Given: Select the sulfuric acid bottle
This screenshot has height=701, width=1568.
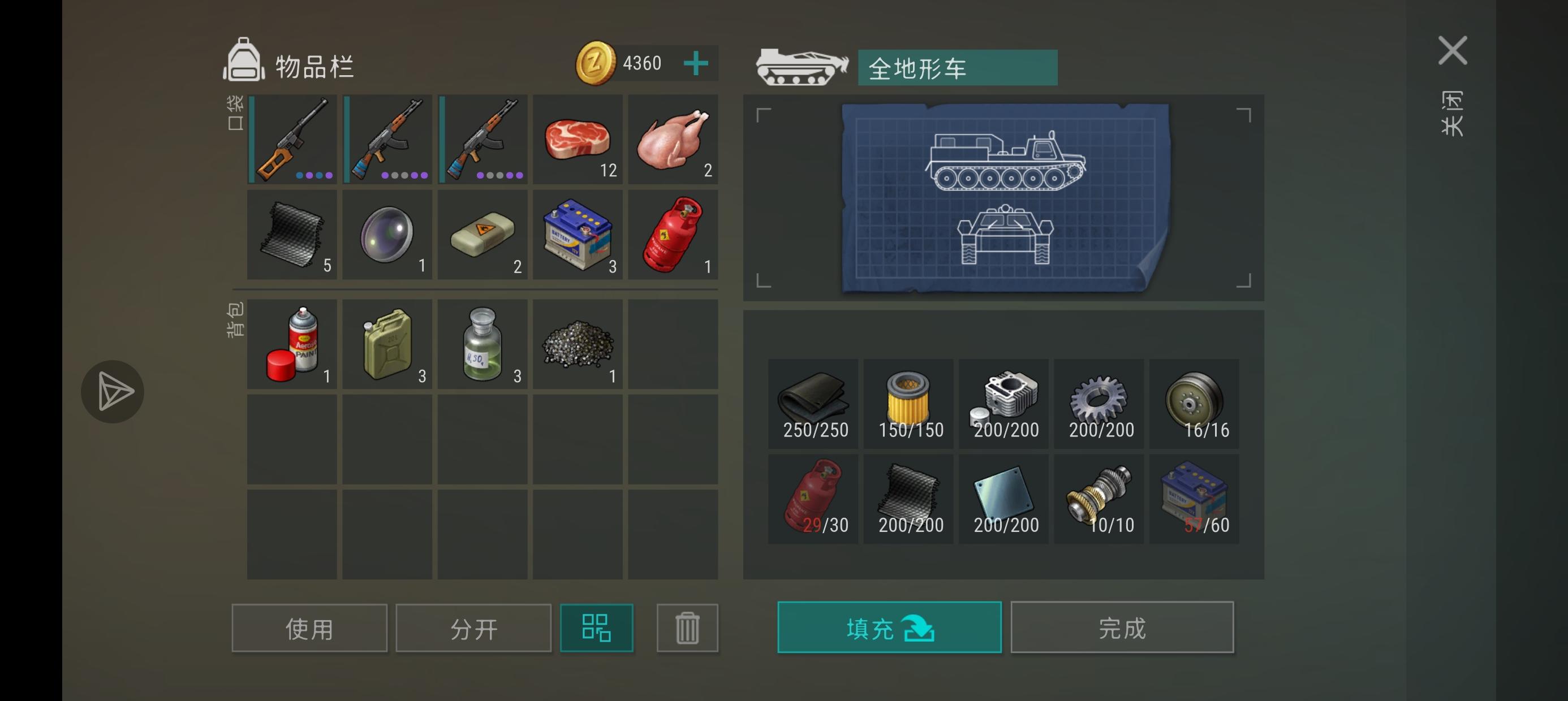Looking at the screenshot, I should pyautogui.click(x=483, y=344).
